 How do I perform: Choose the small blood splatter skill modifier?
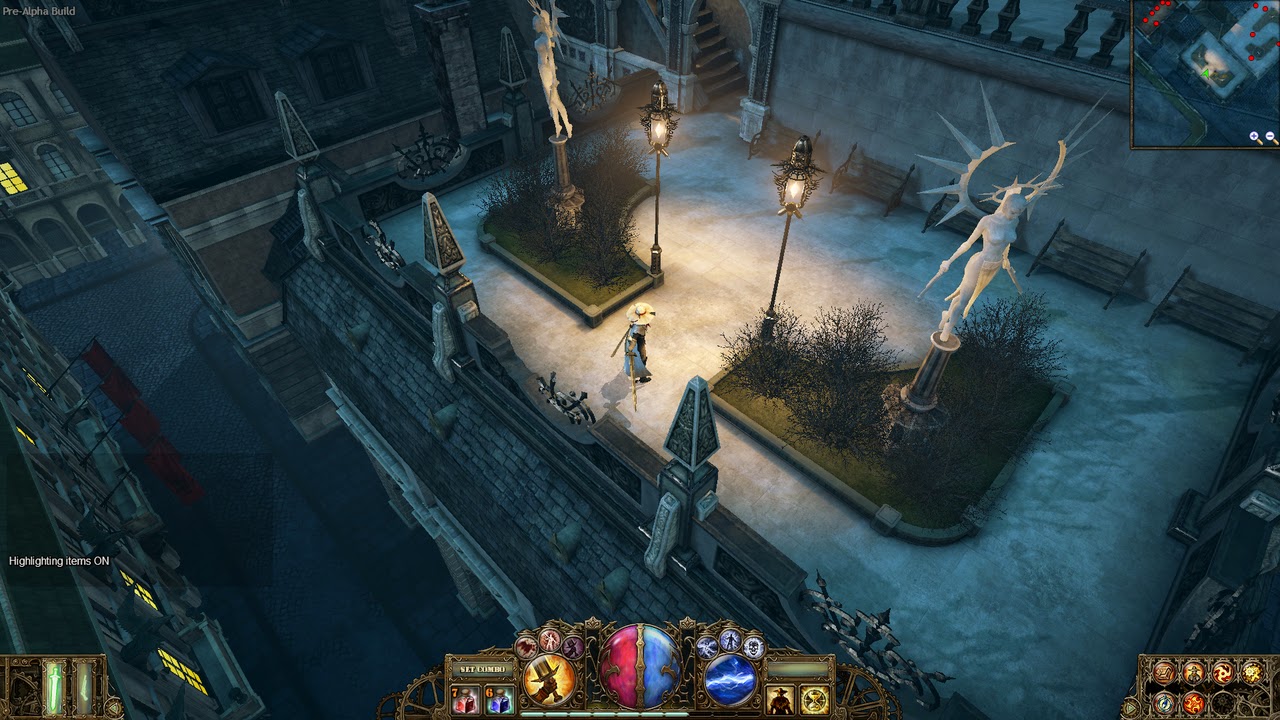(528, 647)
